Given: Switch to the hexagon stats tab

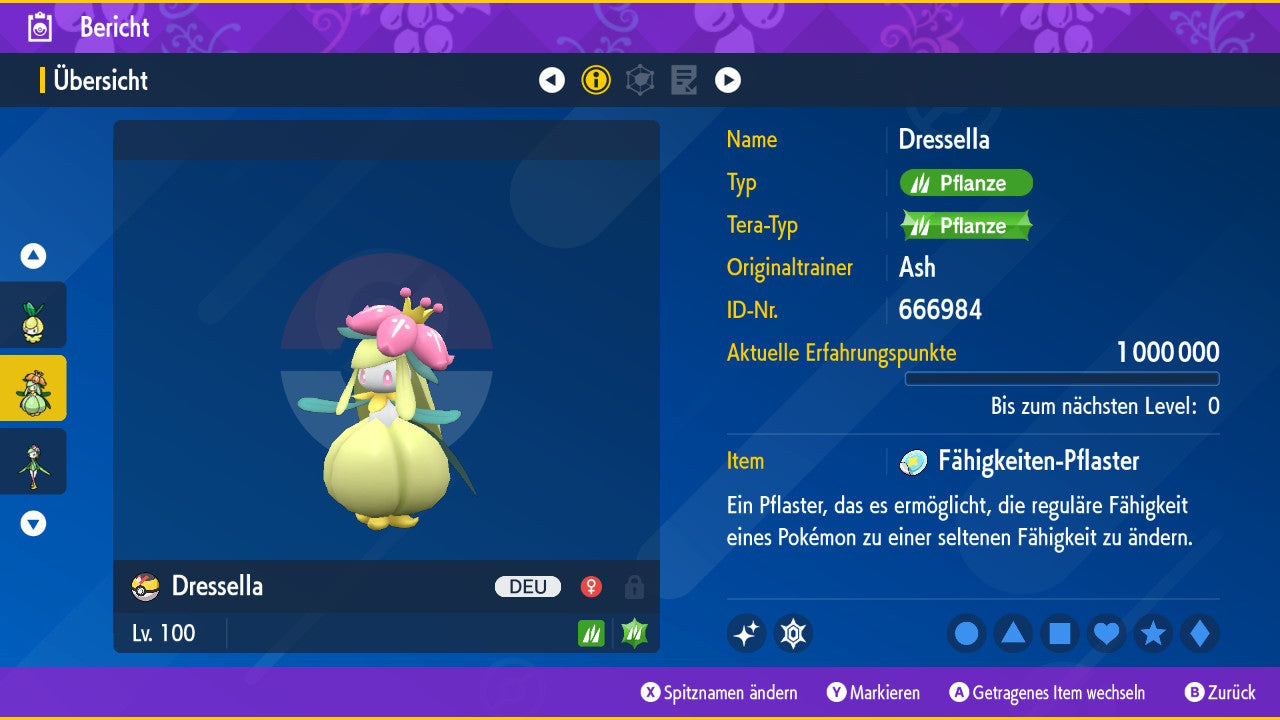Looking at the screenshot, I should pyautogui.click(x=640, y=80).
